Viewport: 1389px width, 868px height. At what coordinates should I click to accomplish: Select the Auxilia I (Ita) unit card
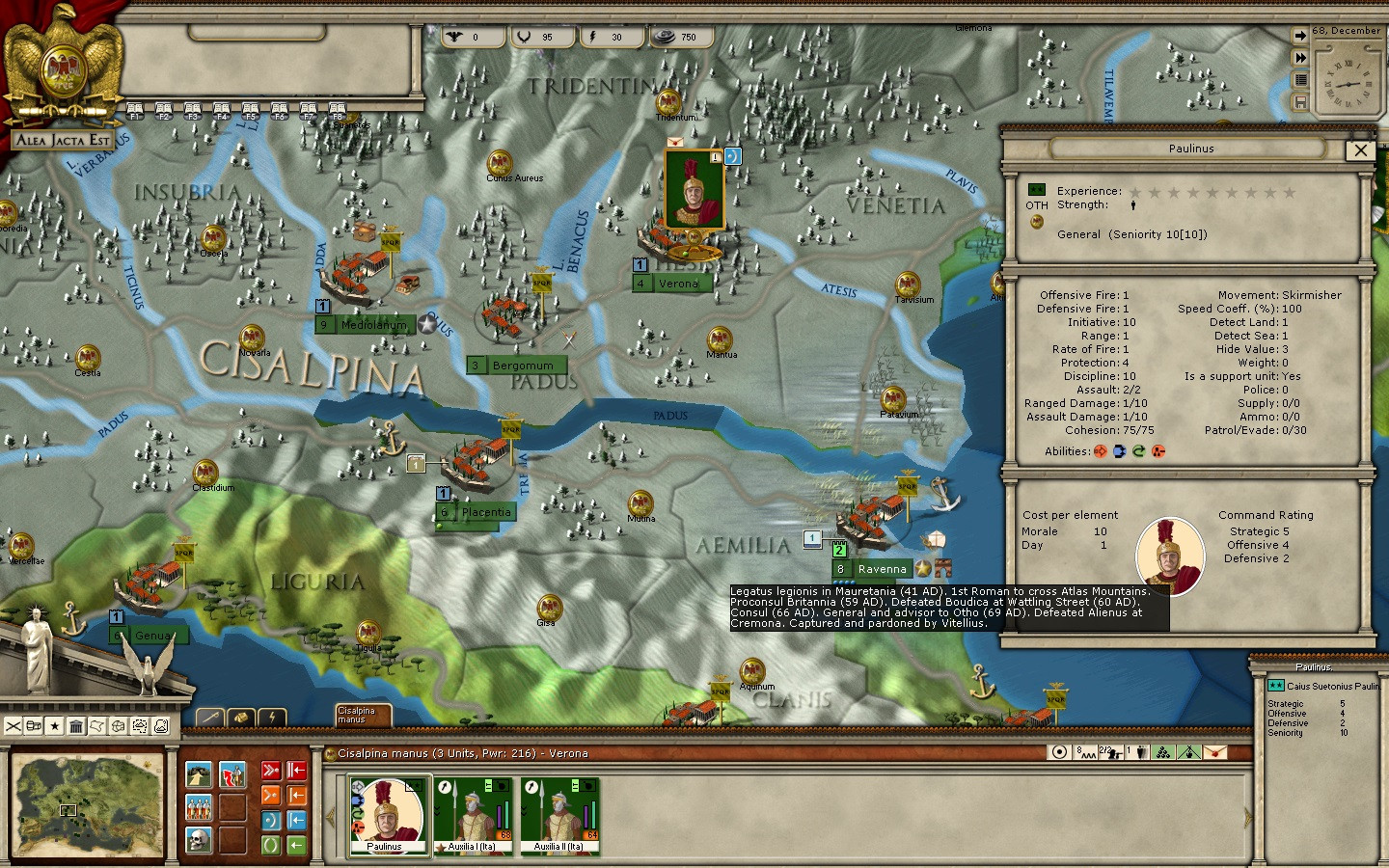coord(473,816)
